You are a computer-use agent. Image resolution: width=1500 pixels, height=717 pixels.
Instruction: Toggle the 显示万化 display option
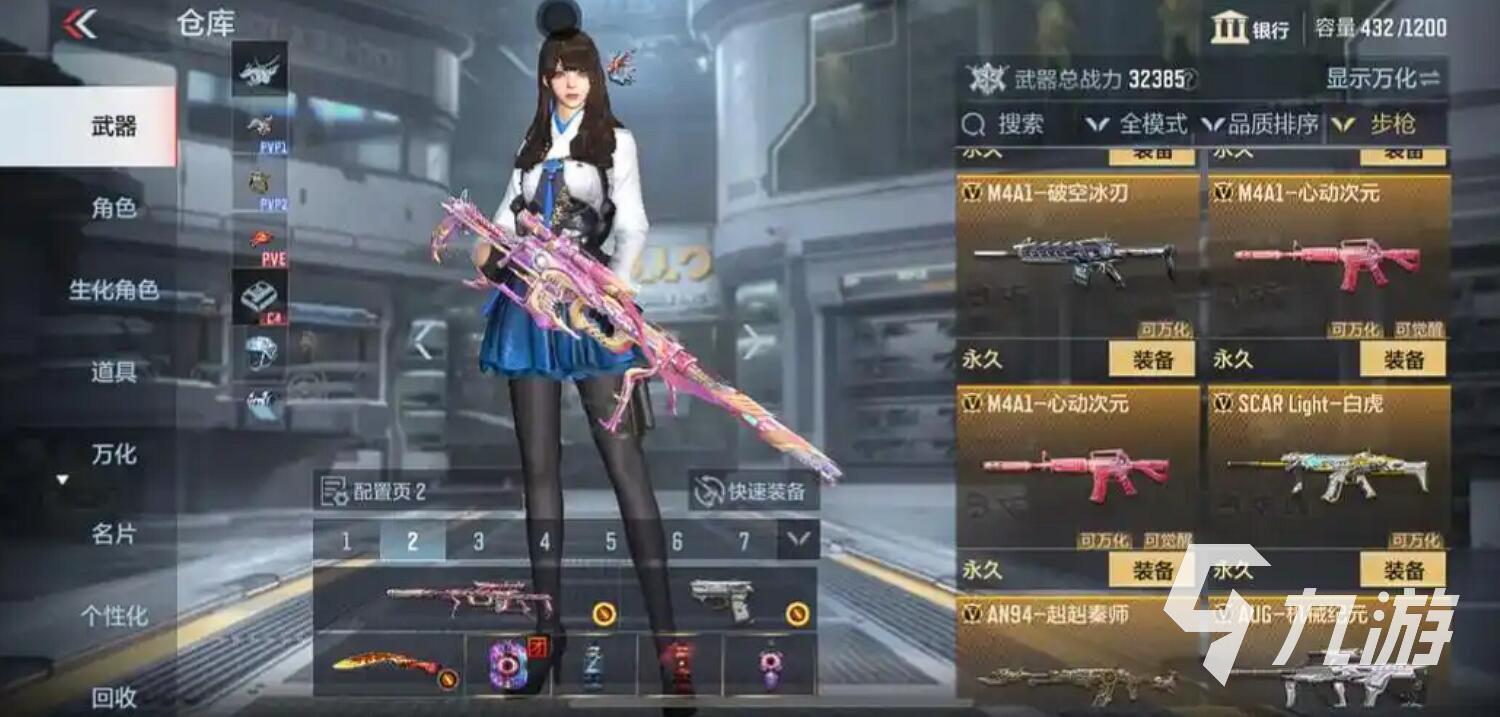pyautogui.click(x=1383, y=79)
